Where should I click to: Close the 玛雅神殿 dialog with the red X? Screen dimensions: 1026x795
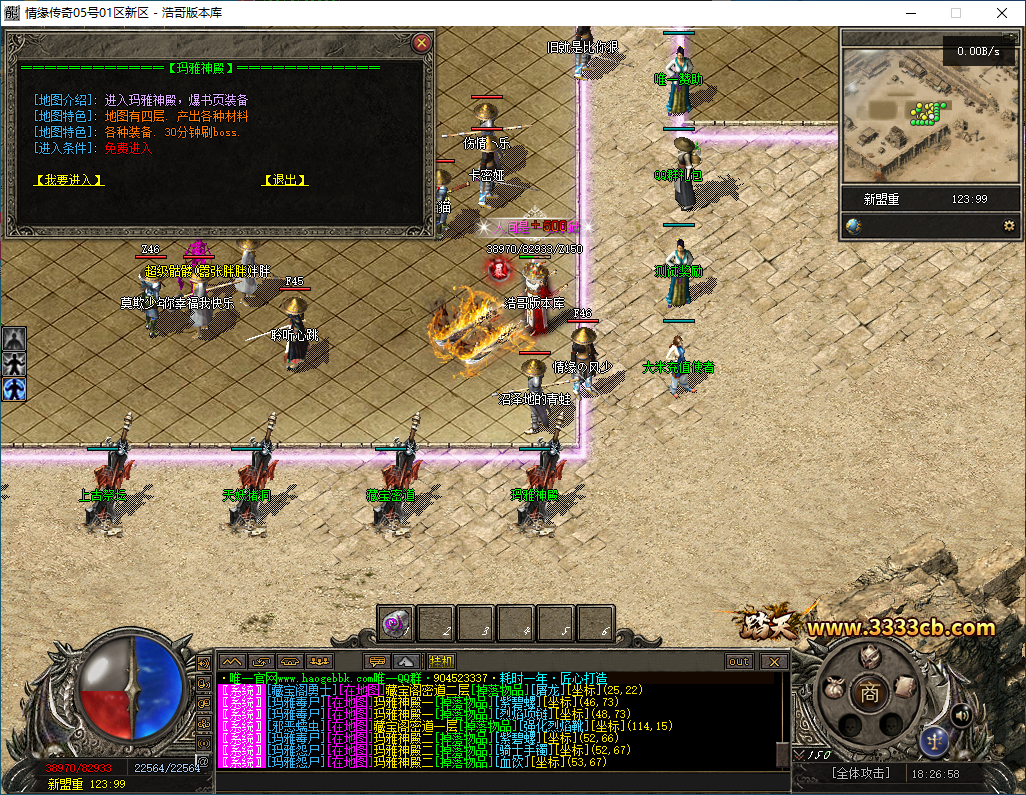pos(421,42)
